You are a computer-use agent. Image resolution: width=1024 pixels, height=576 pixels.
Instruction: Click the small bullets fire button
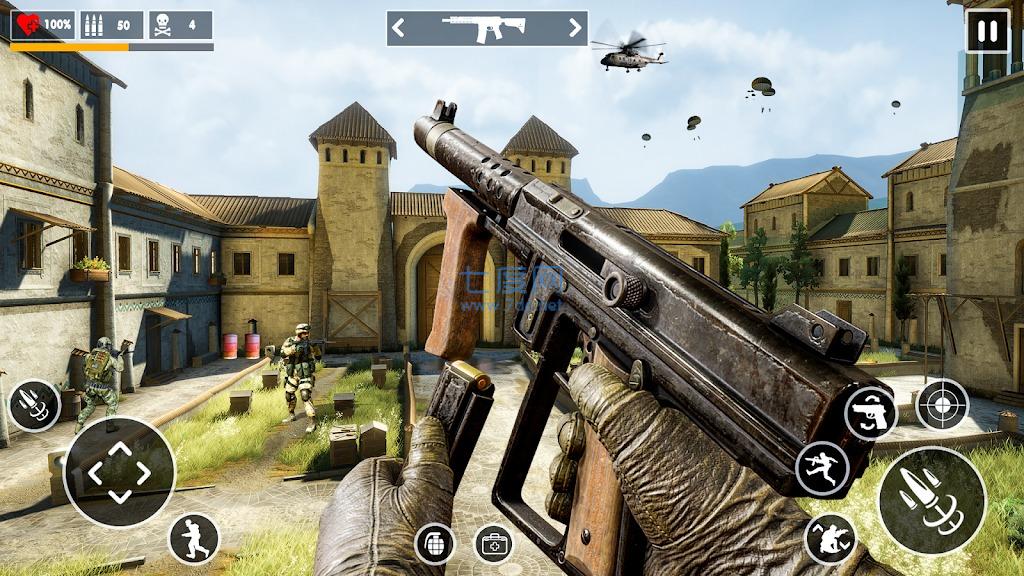click(34, 405)
